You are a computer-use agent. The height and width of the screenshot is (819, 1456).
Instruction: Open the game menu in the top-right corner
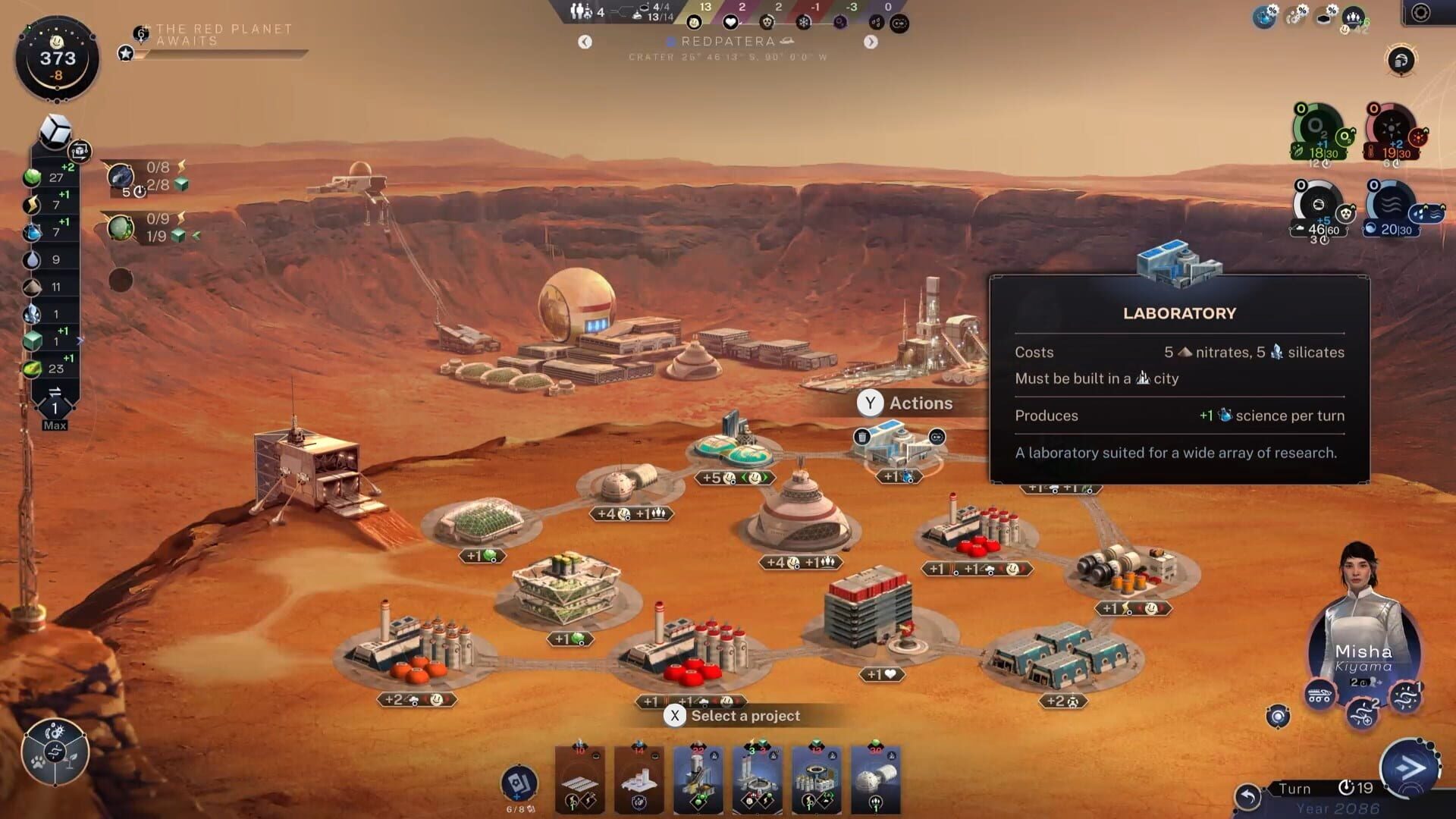tap(1420, 11)
